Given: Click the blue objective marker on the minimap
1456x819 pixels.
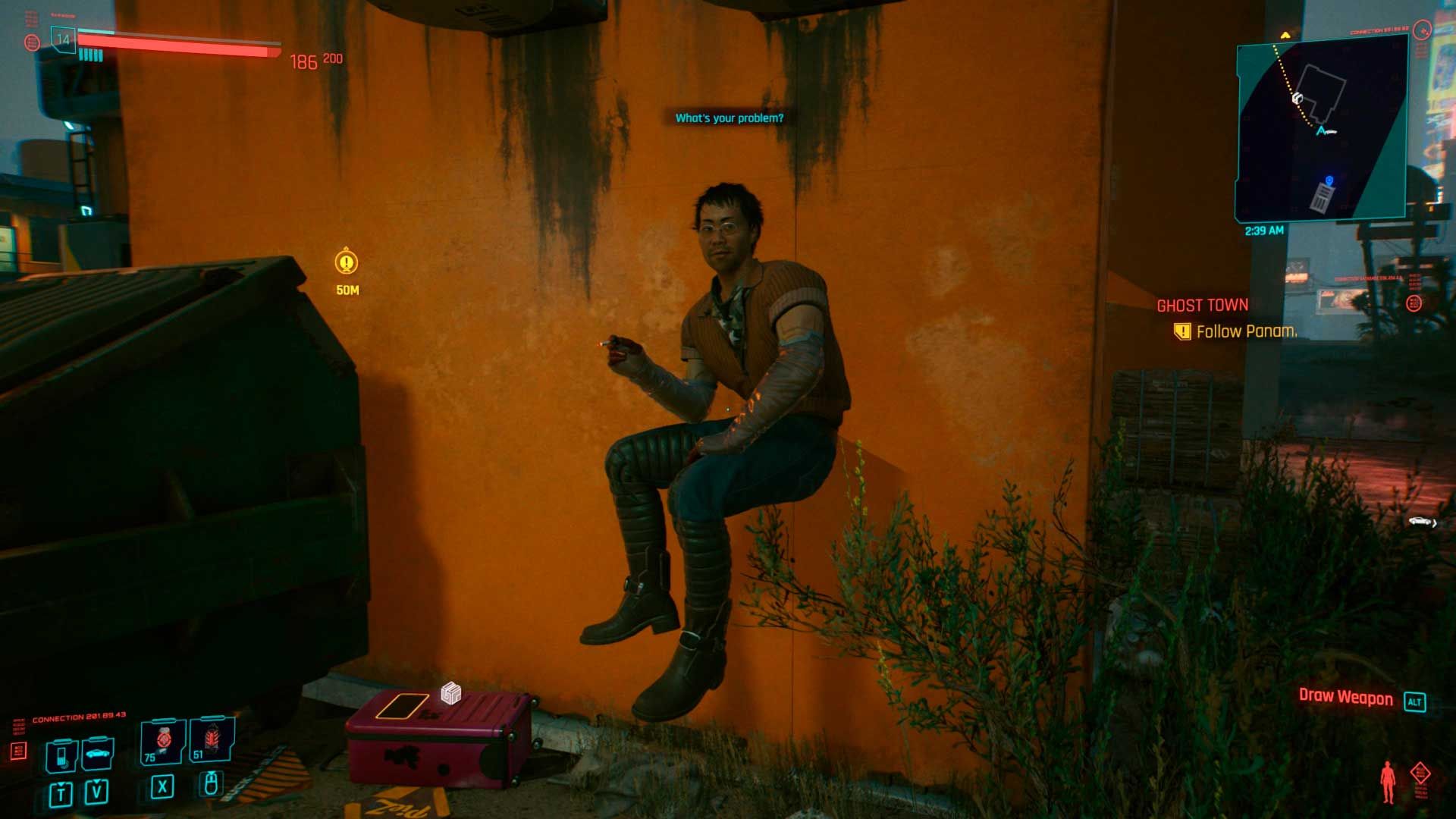Looking at the screenshot, I should coord(1327,180).
